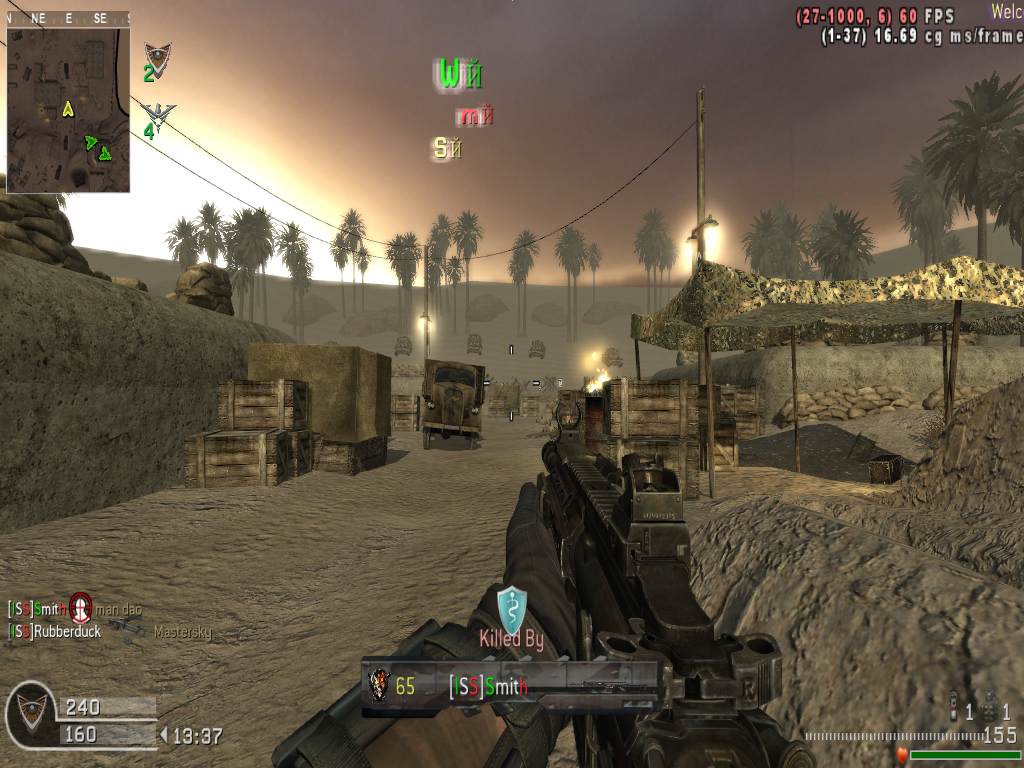1024x768 pixels.
Task: Click the skull icon in the kill feed
Action: (x=81, y=607)
